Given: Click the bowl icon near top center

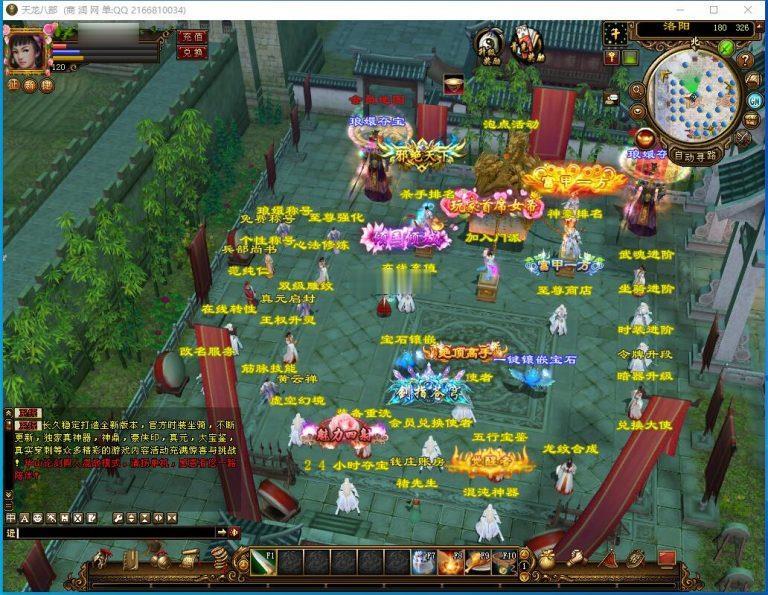Looking at the screenshot, I should click(453, 84).
